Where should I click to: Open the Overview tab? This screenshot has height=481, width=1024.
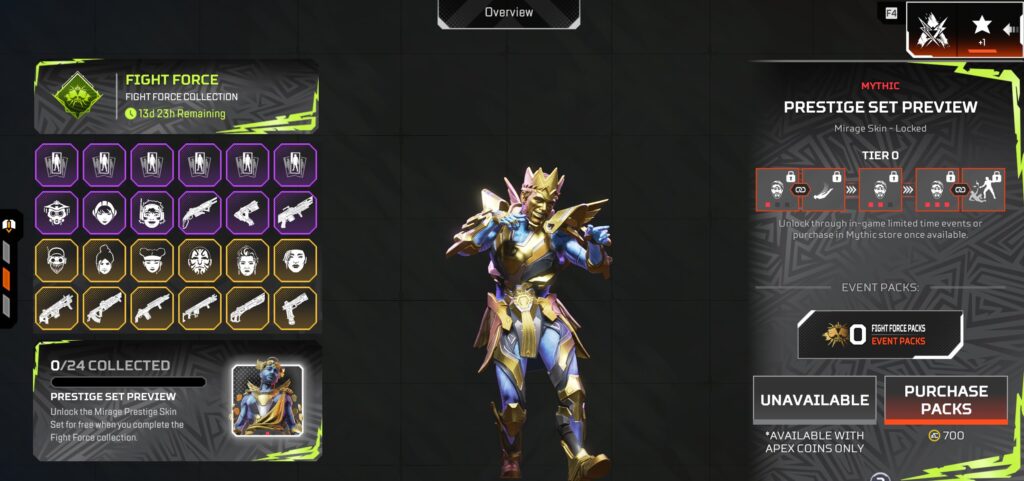click(x=508, y=13)
